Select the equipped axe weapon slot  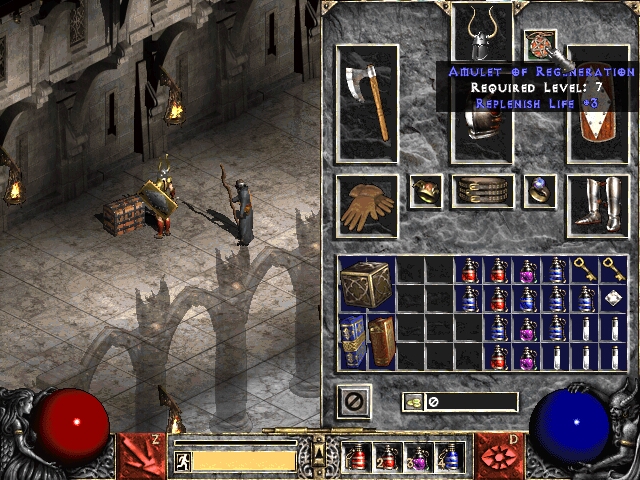coord(367,104)
